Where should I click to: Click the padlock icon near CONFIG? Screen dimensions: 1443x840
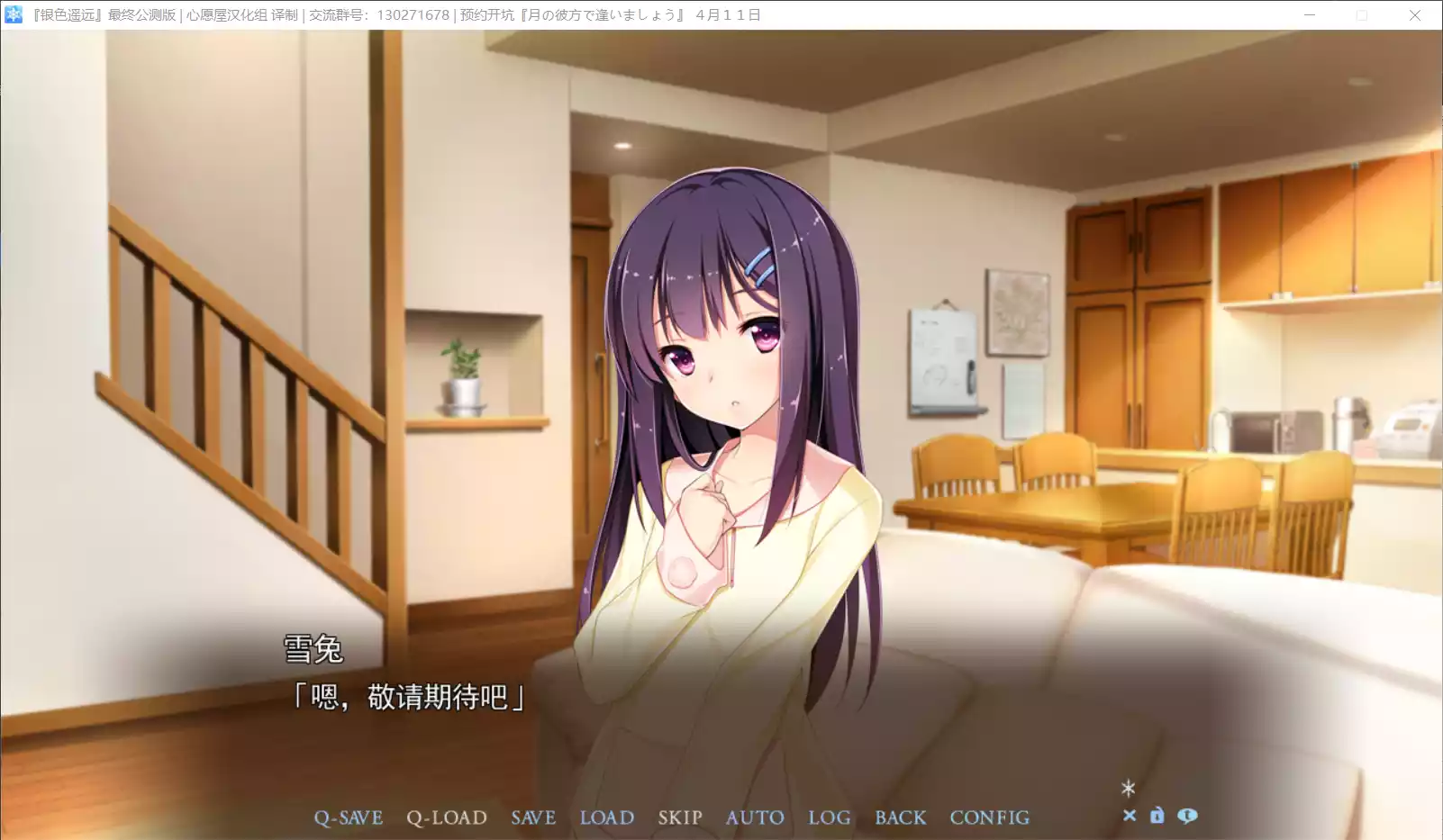pyautogui.click(x=1157, y=816)
